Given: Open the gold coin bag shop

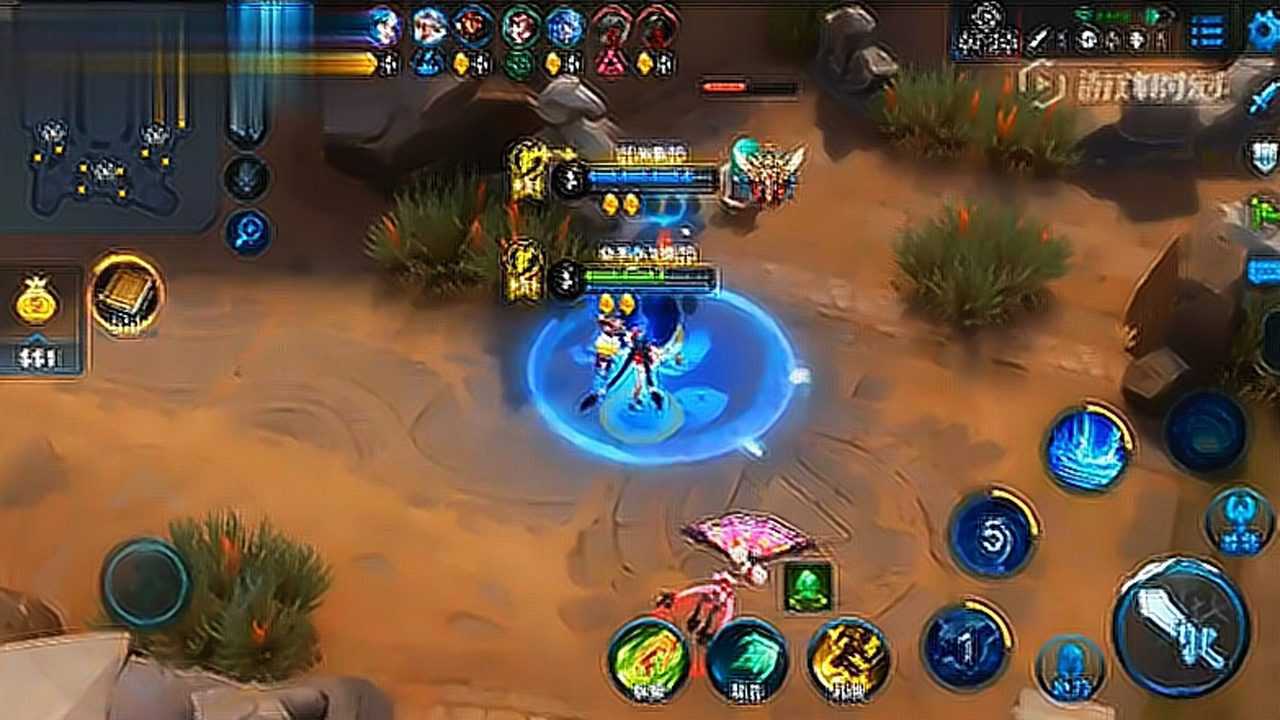Looking at the screenshot, I should click(x=37, y=301).
